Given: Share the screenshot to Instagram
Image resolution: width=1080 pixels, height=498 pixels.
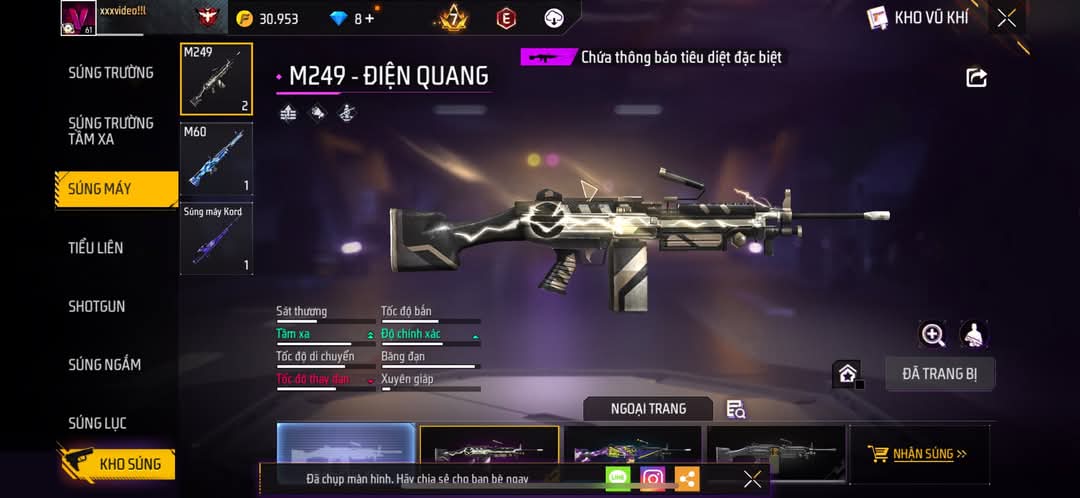Looking at the screenshot, I should tap(652, 479).
